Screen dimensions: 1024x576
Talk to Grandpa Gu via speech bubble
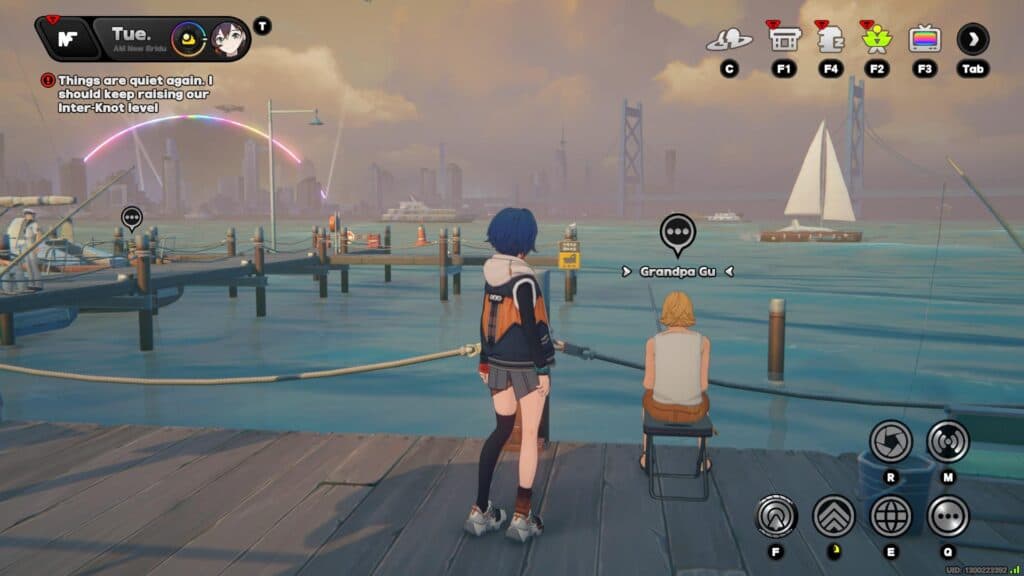pos(678,233)
